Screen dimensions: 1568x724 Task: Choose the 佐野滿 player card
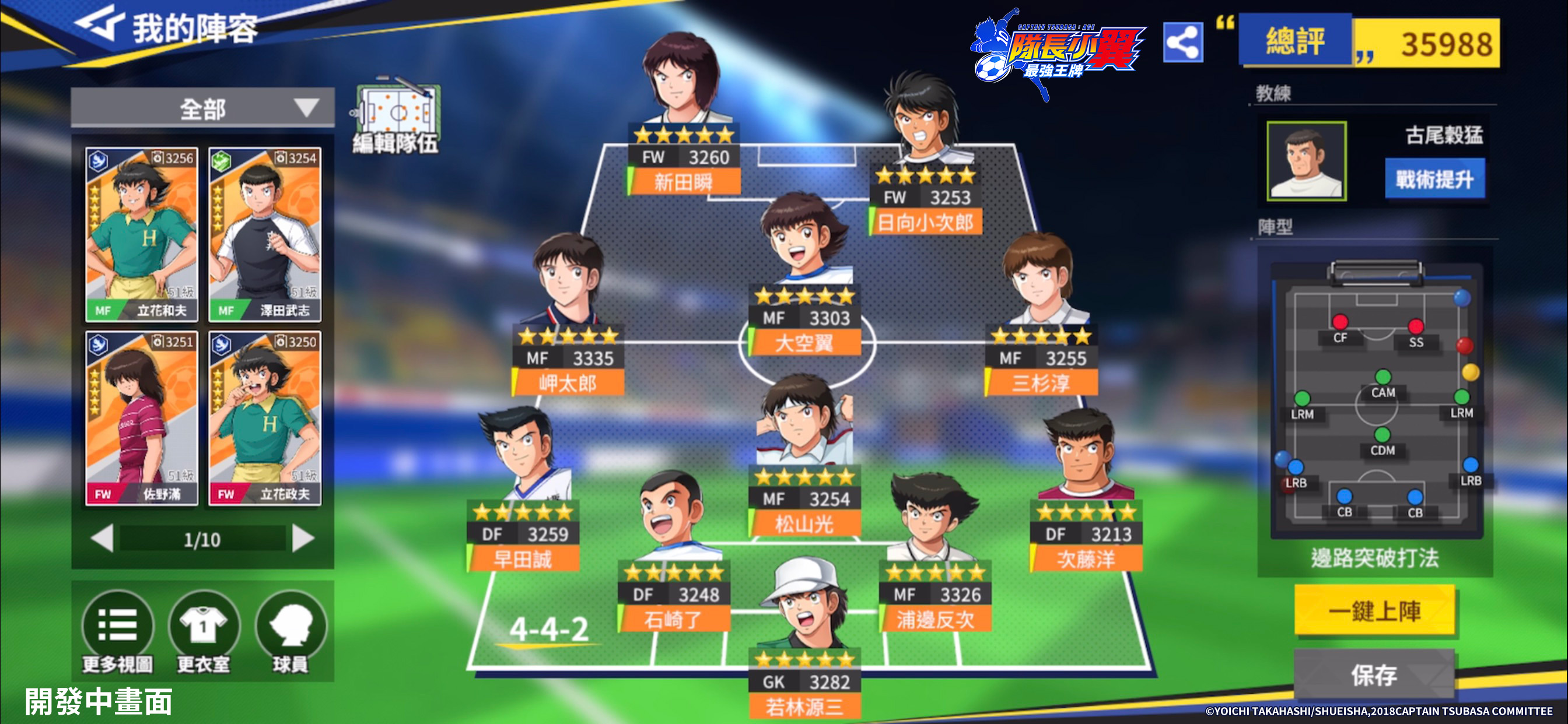pos(142,418)
